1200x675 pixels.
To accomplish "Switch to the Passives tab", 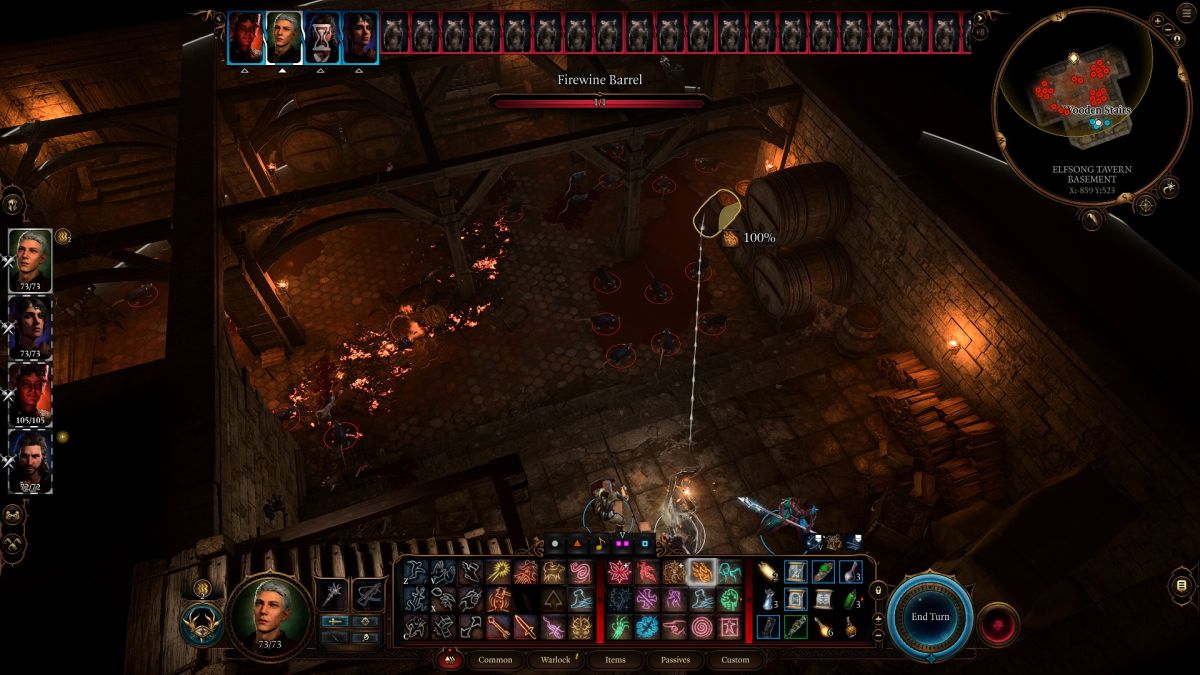I will pos(675,660).
